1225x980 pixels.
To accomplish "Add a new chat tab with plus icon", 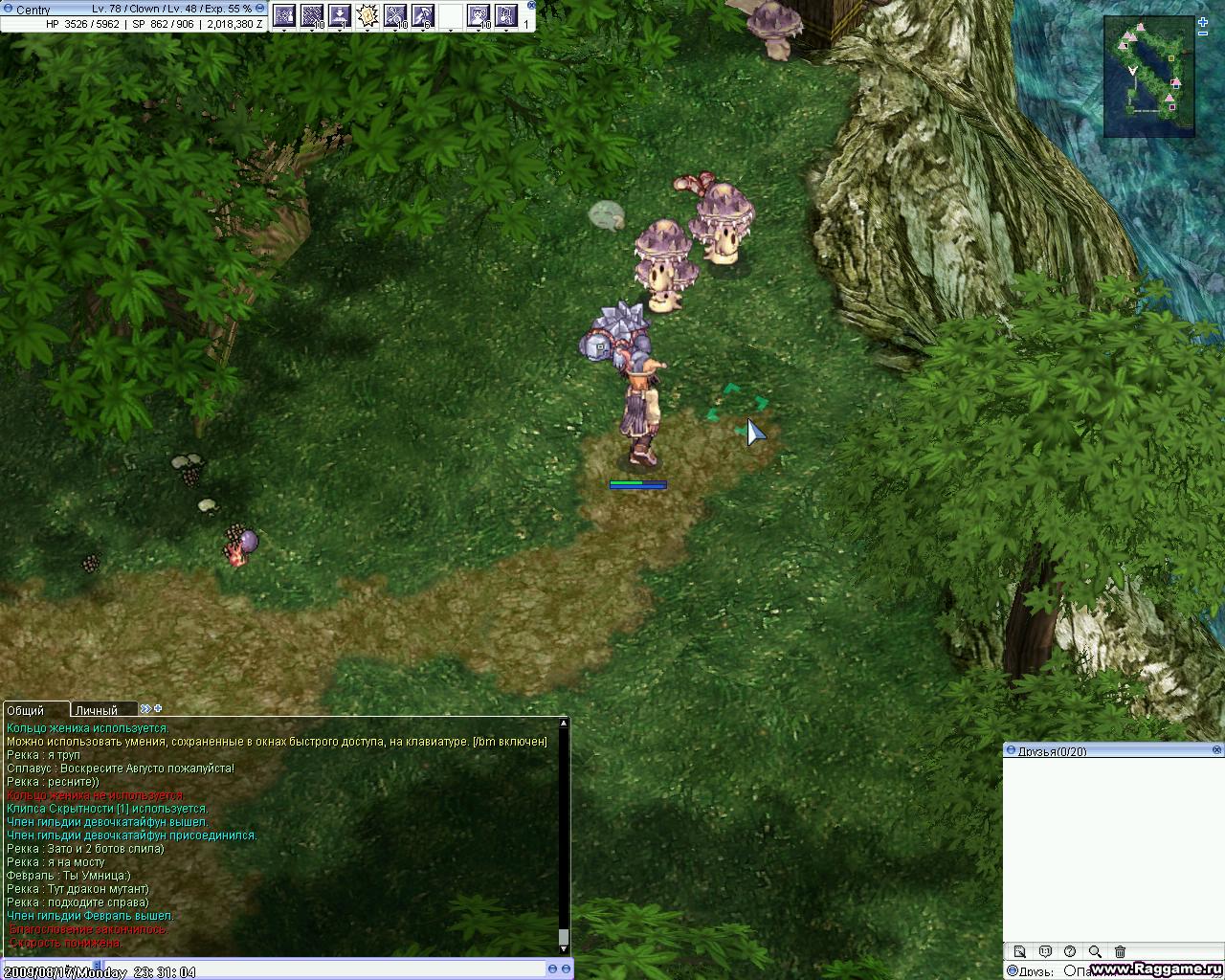I will click(158, 709).
